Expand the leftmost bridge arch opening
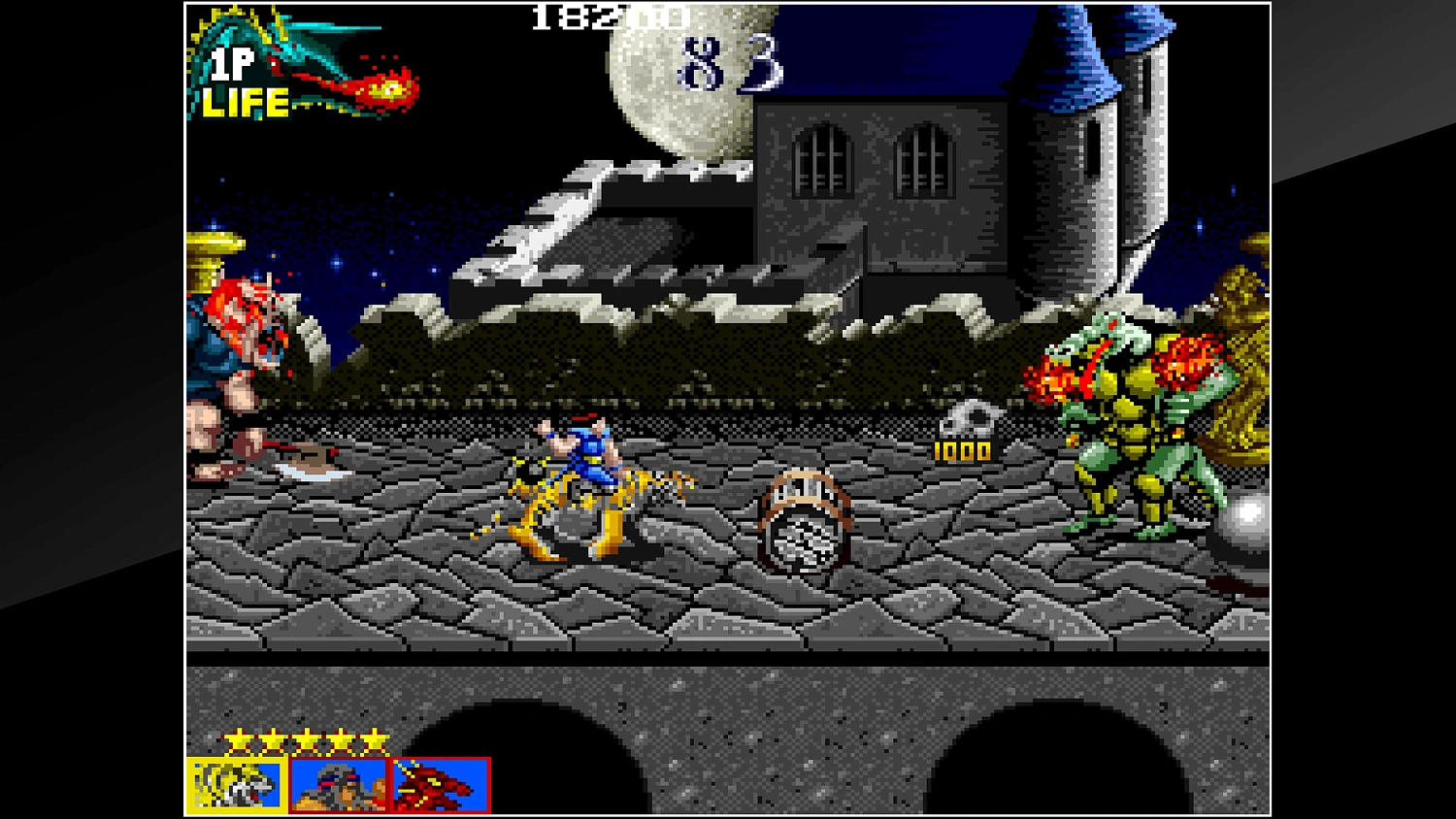 point(485,767)
